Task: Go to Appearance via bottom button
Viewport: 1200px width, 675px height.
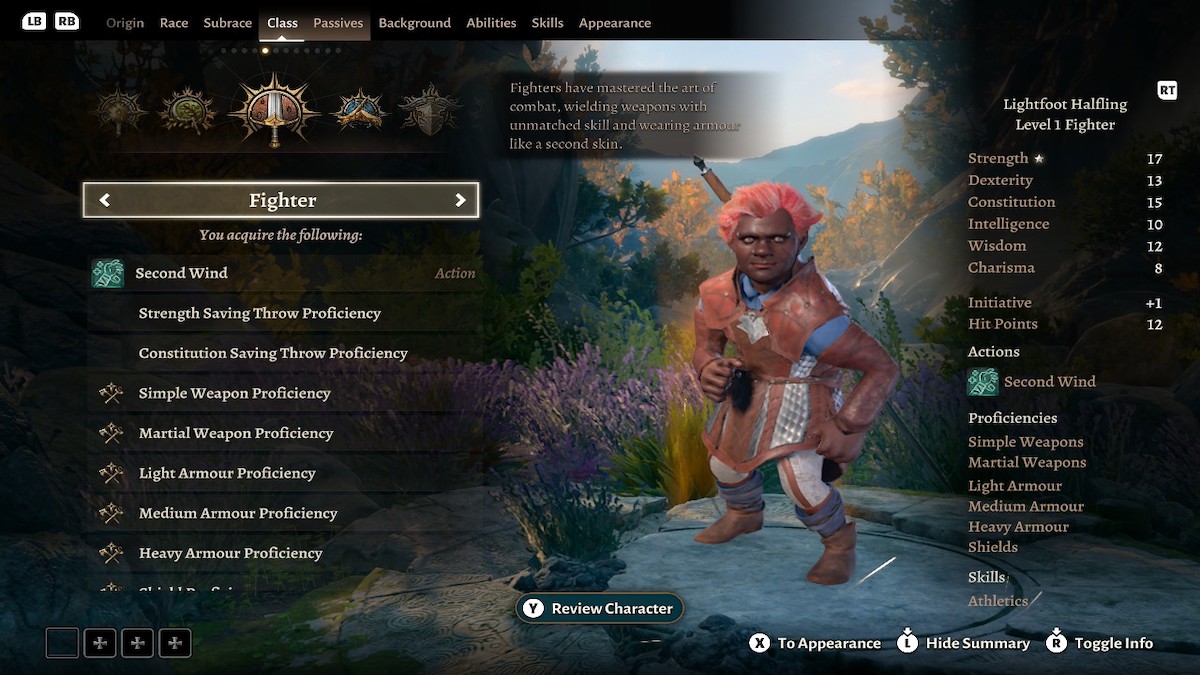Action: 816,643
